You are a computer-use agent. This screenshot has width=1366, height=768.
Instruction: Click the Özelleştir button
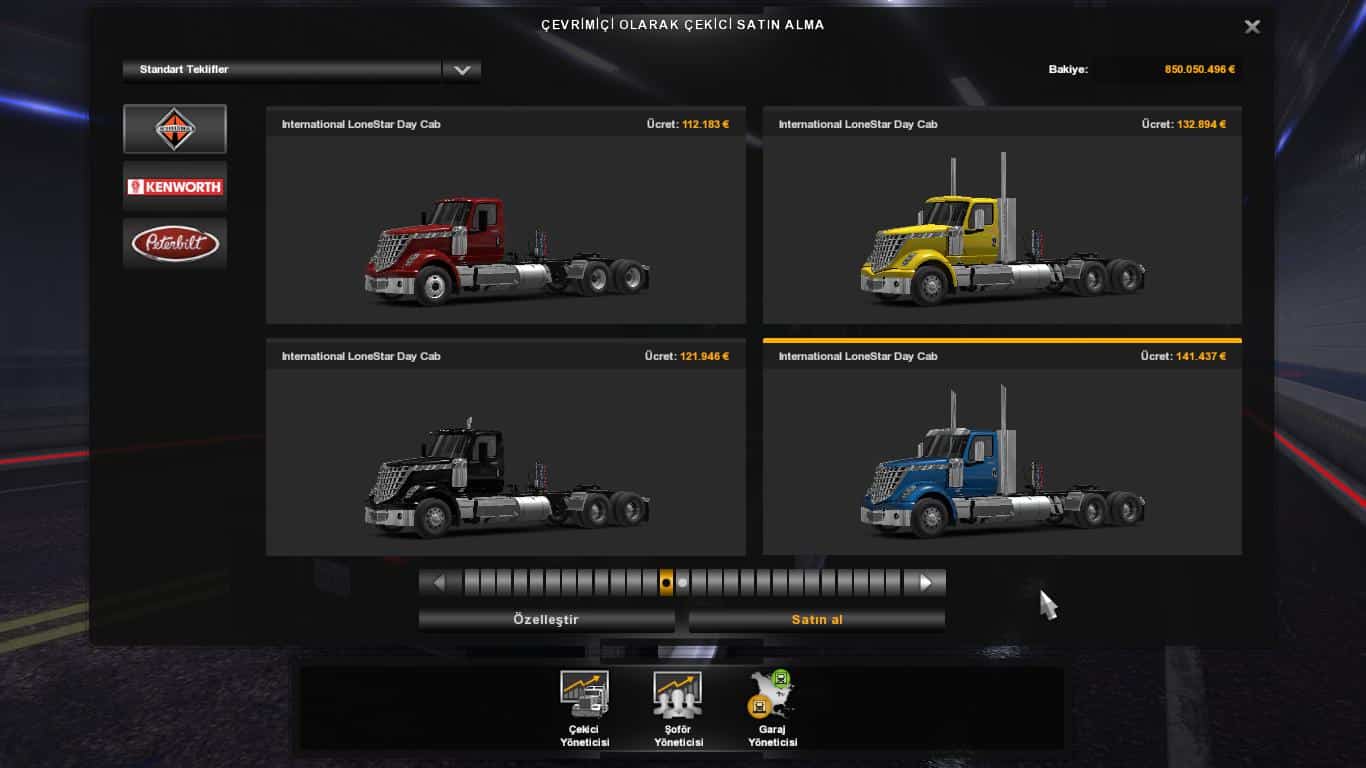(x=546, y=620)
